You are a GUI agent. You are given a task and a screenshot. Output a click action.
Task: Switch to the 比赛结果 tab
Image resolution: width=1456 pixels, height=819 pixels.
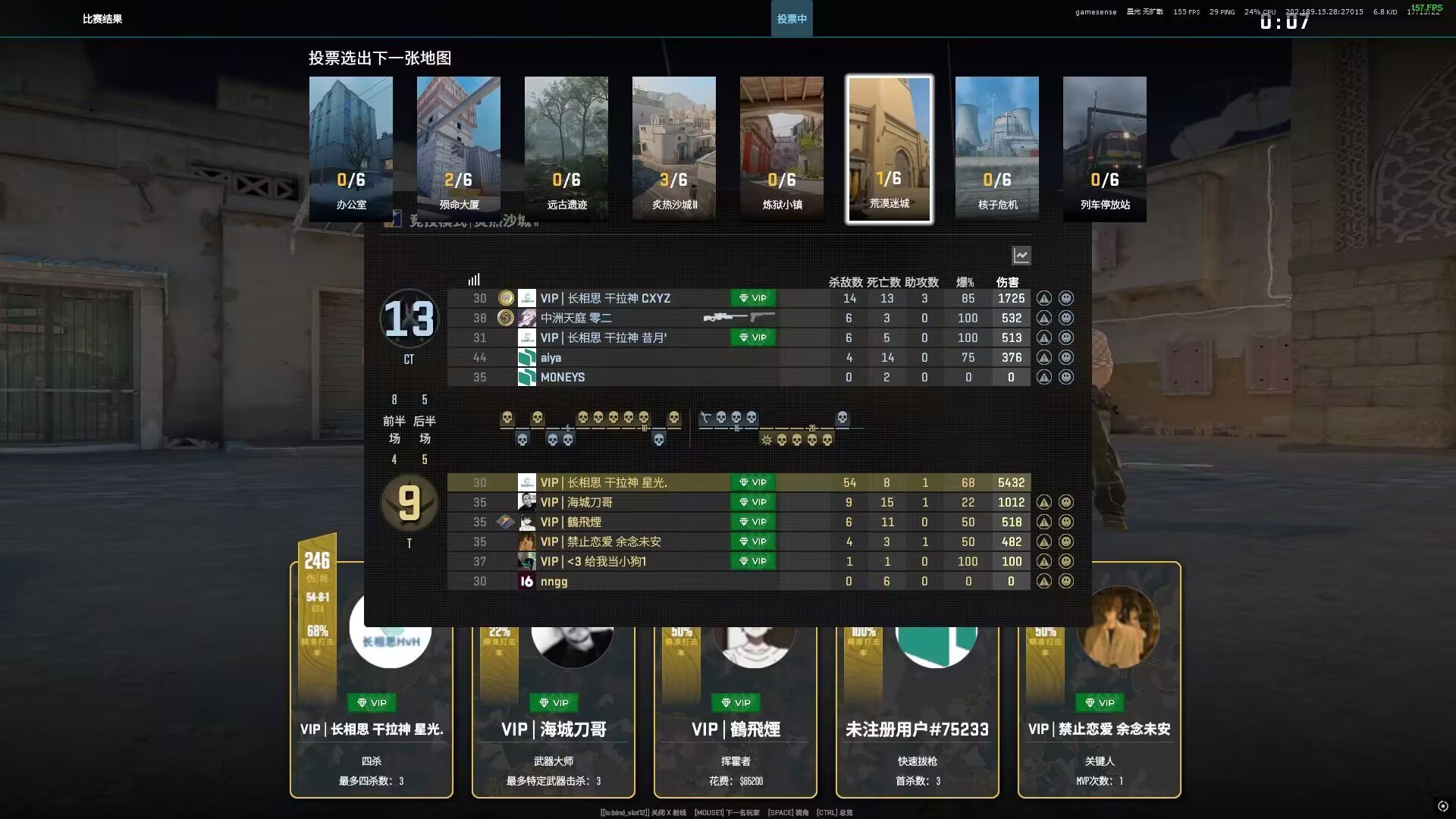tap(102, 19)
